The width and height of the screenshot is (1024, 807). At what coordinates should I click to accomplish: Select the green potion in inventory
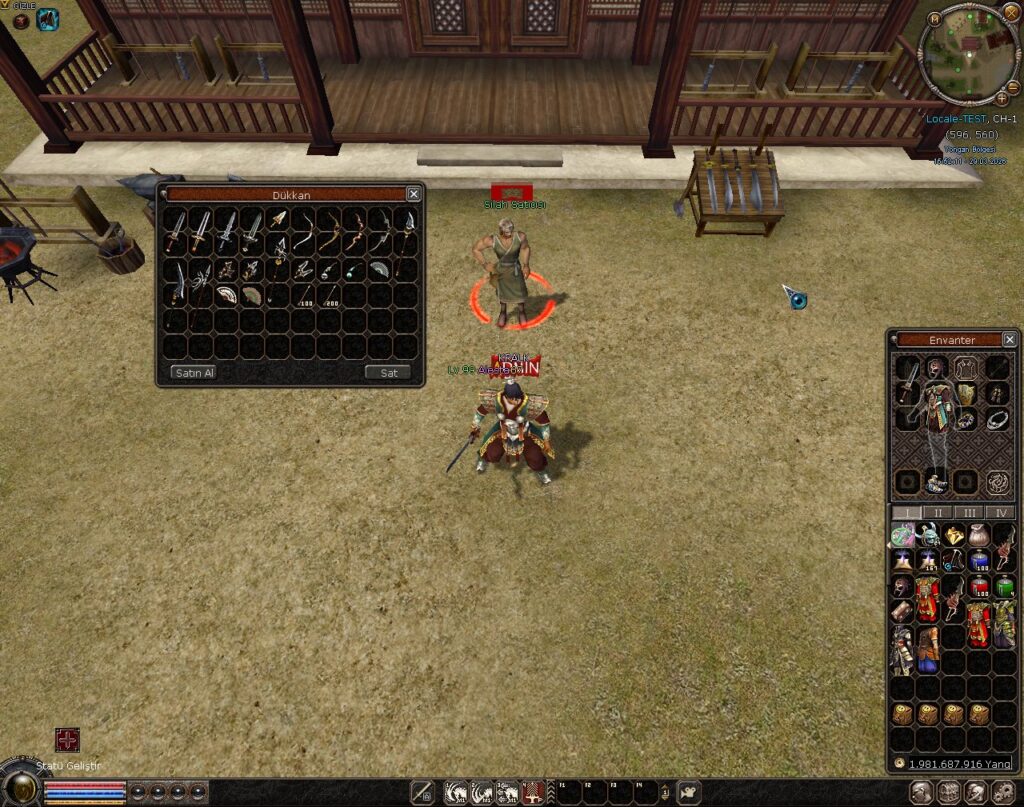pos(1004,586)
